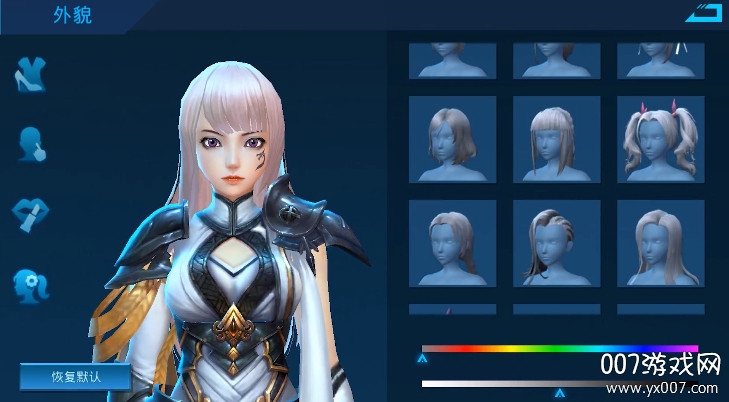729x402 pixels.
Task: Open the dress and high heel outfit category
Action: tap(31, 75)
